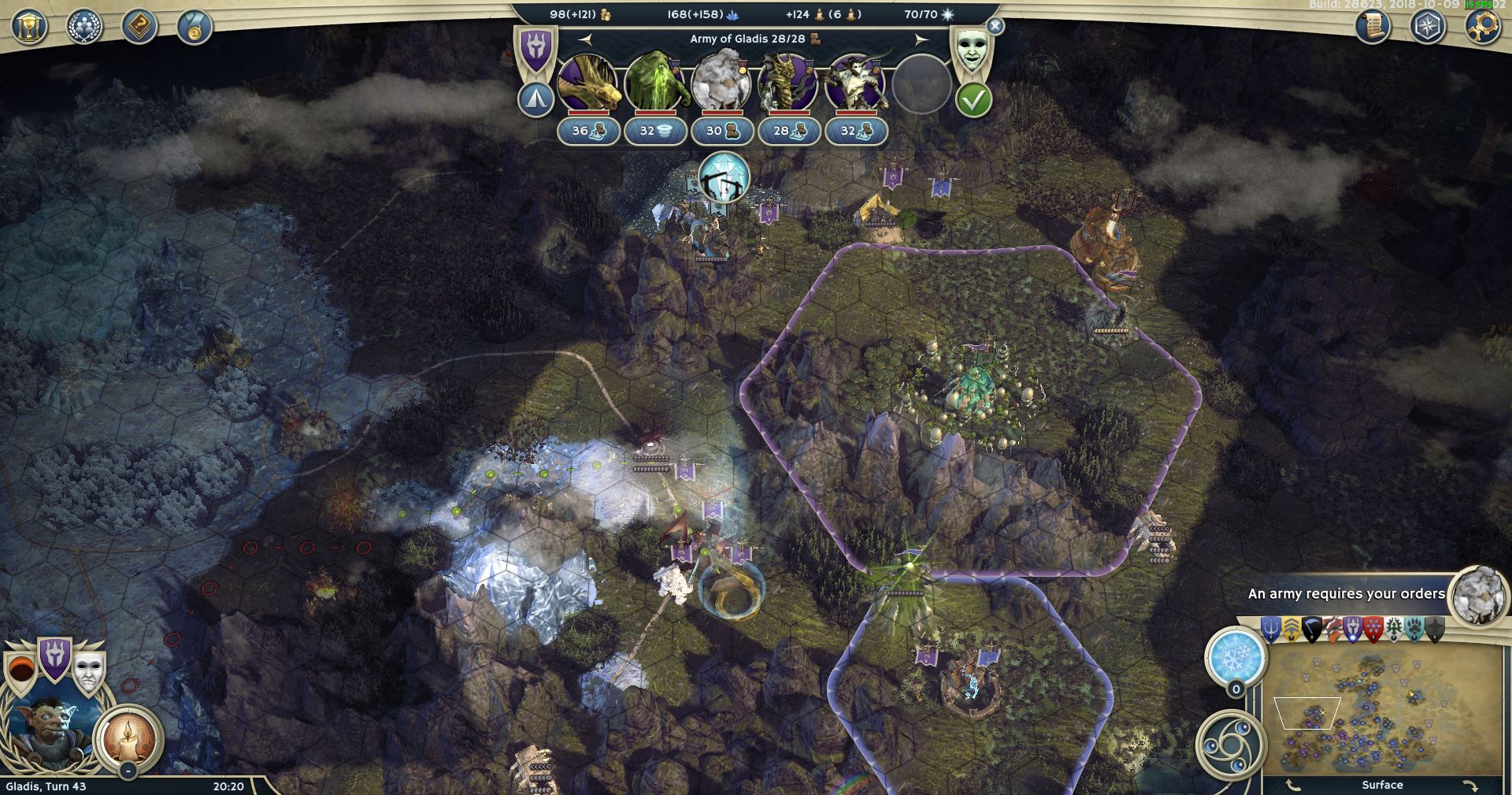Cycle to the previous army

pos(584,39)
